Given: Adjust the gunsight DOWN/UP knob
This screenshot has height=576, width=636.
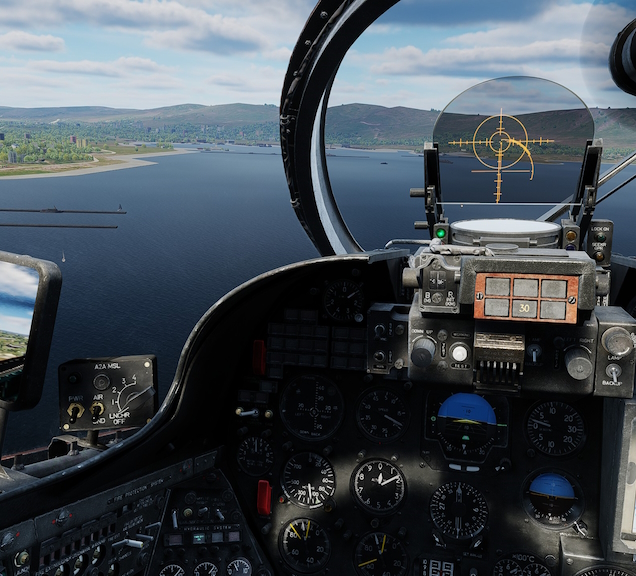Looking at the screenshot, I should [x=424, y=350].
